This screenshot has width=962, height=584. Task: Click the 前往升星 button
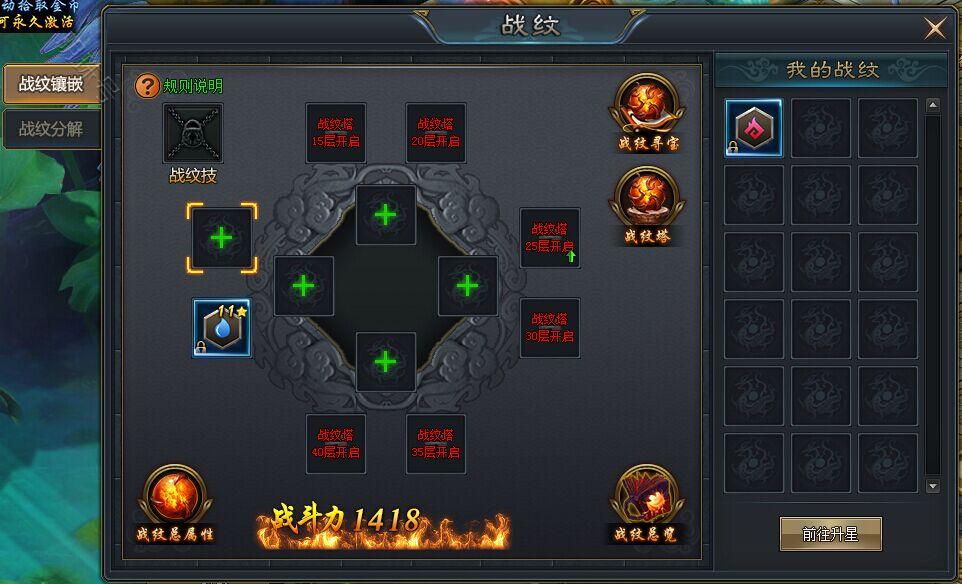click(x=830, y=534)
